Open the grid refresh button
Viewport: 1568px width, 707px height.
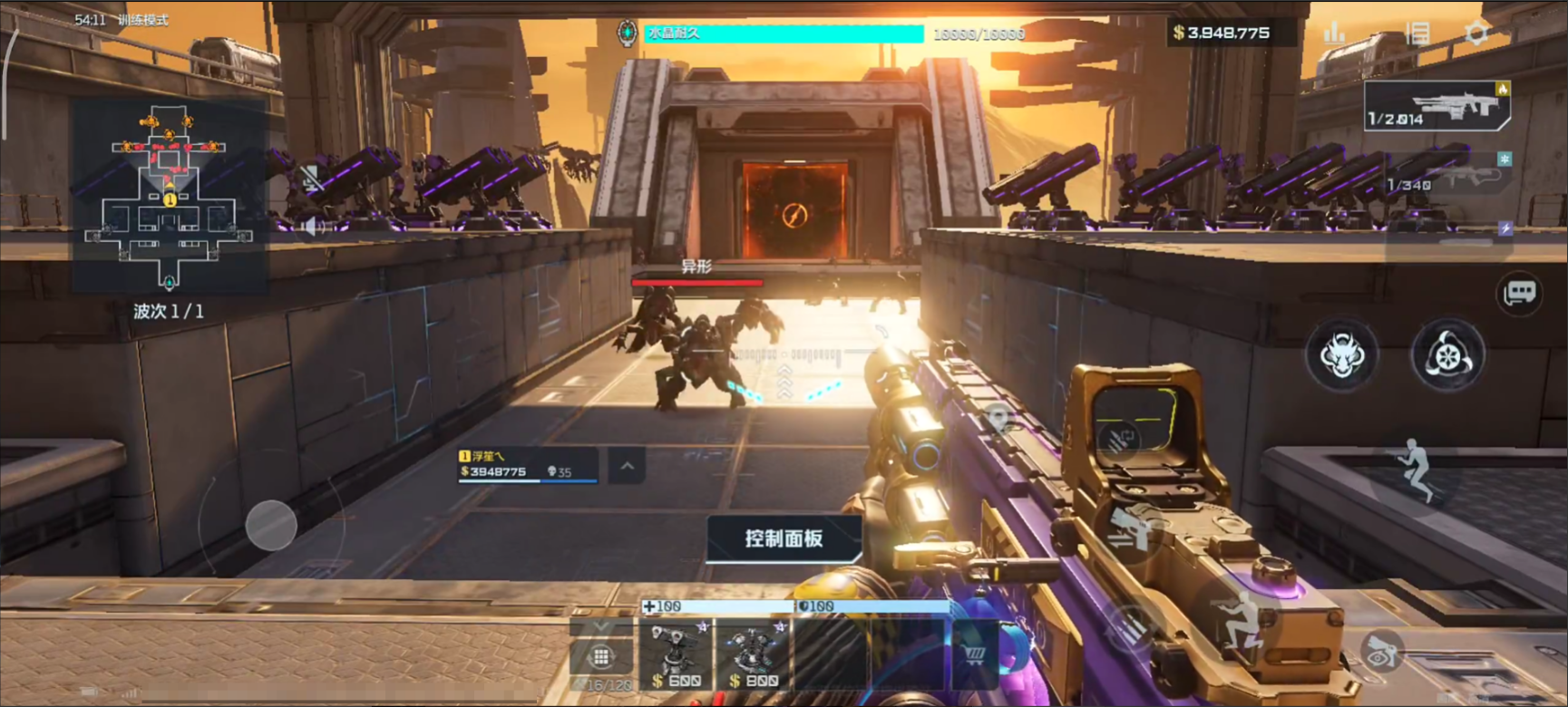(599, 656)
